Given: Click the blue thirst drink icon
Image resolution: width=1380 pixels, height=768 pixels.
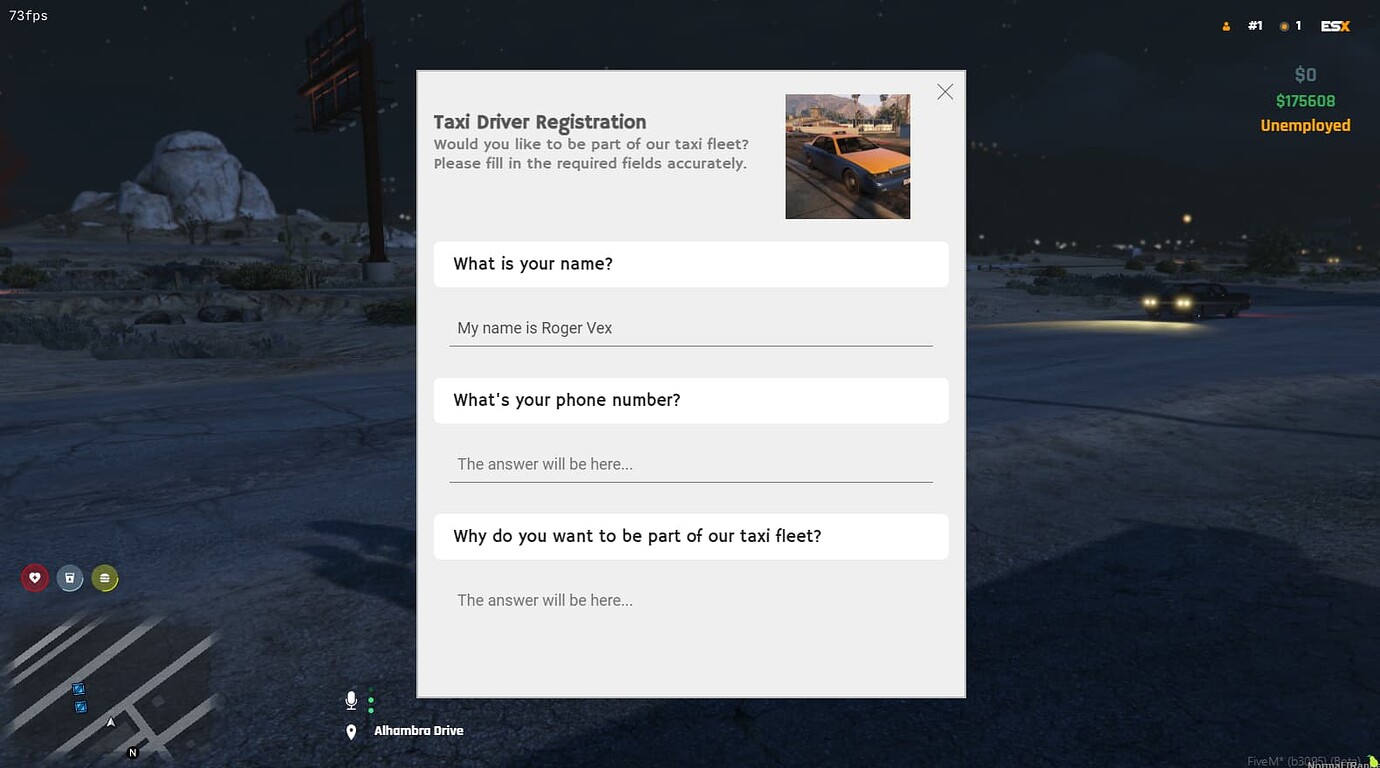Looking at the screenshot, I should (x=70, y=578).
